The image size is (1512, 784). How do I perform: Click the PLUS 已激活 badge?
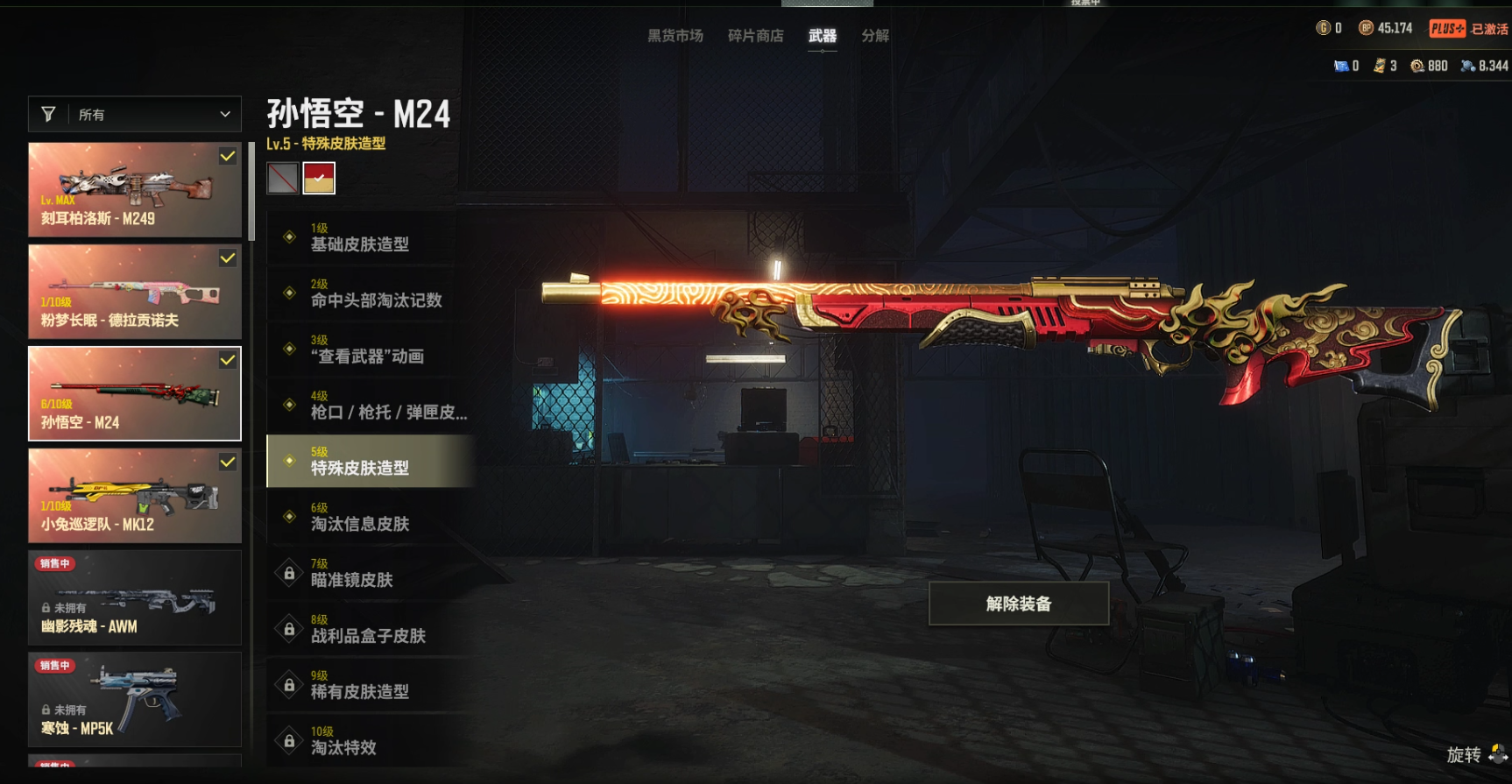tap(1468, 29)
